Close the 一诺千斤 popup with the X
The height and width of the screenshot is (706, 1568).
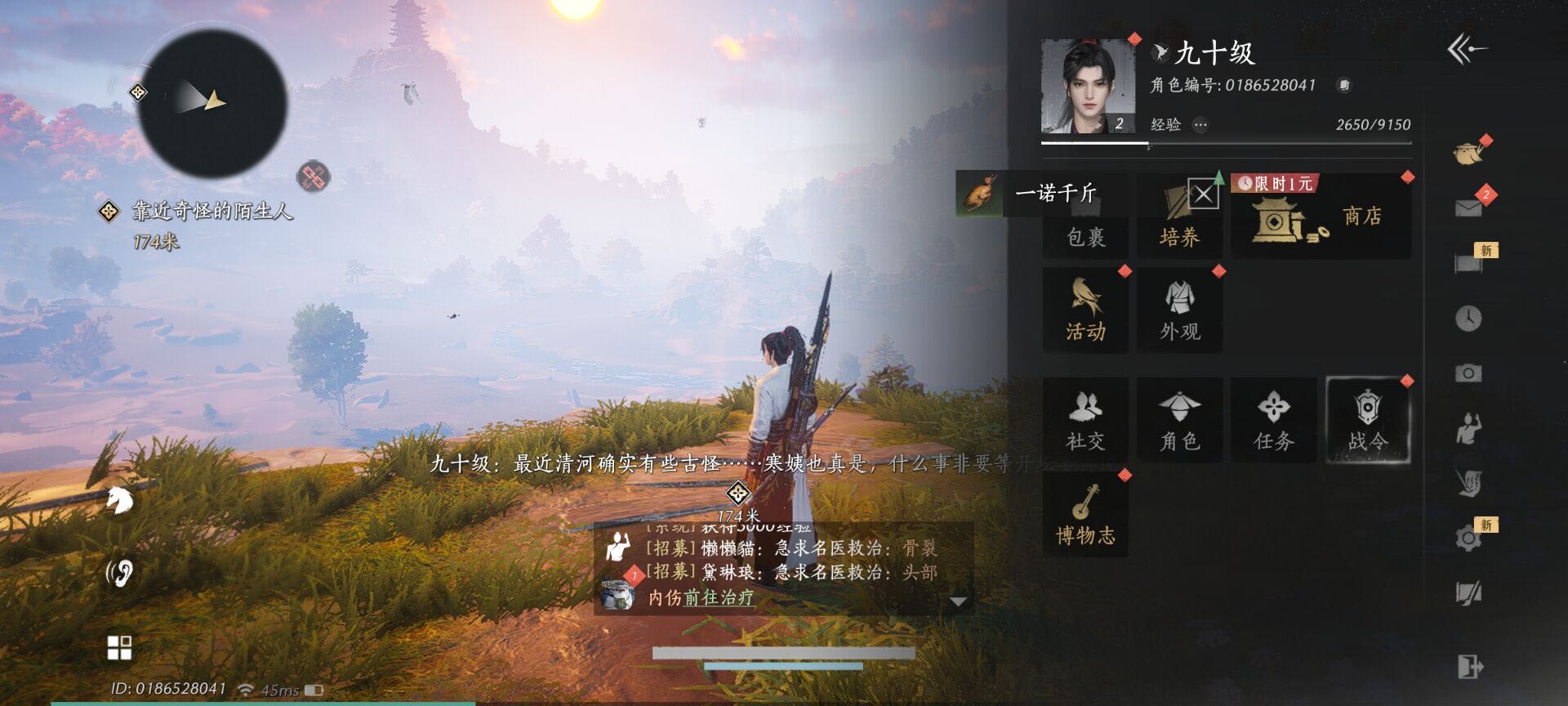(1203, 194)
